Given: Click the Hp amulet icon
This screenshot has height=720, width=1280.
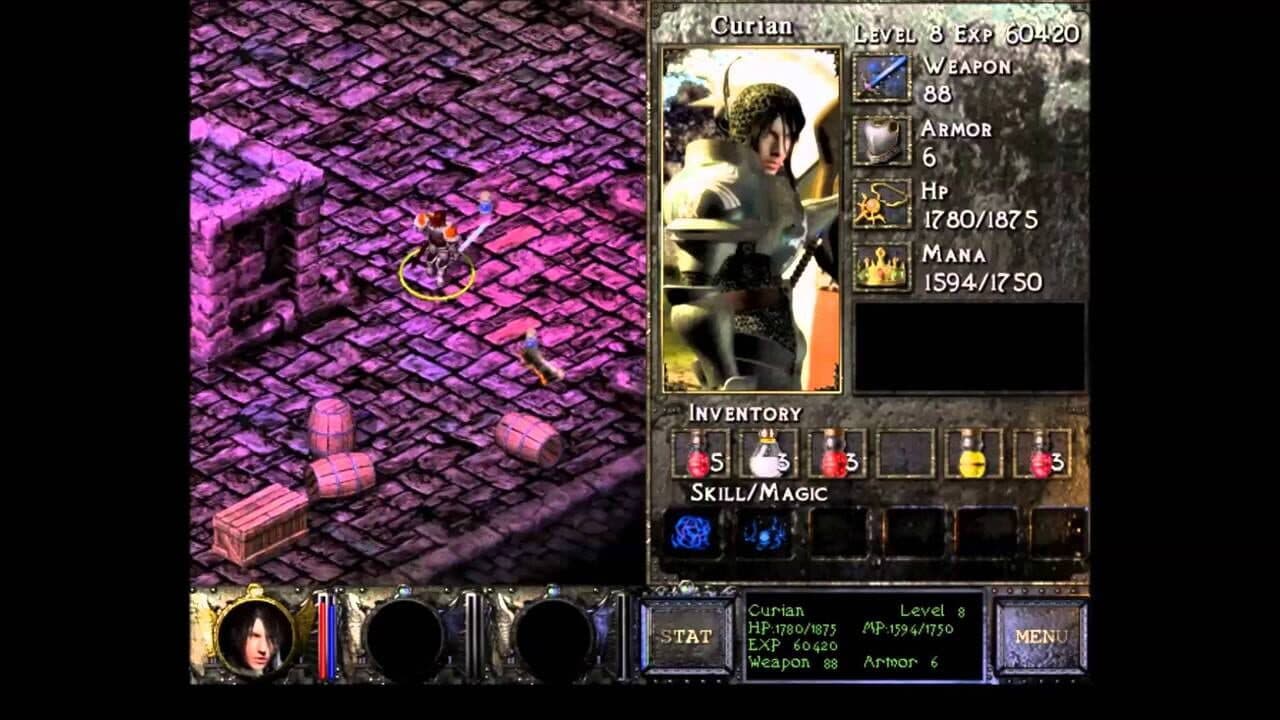Looking at the screenshot, I should point(882,202).
